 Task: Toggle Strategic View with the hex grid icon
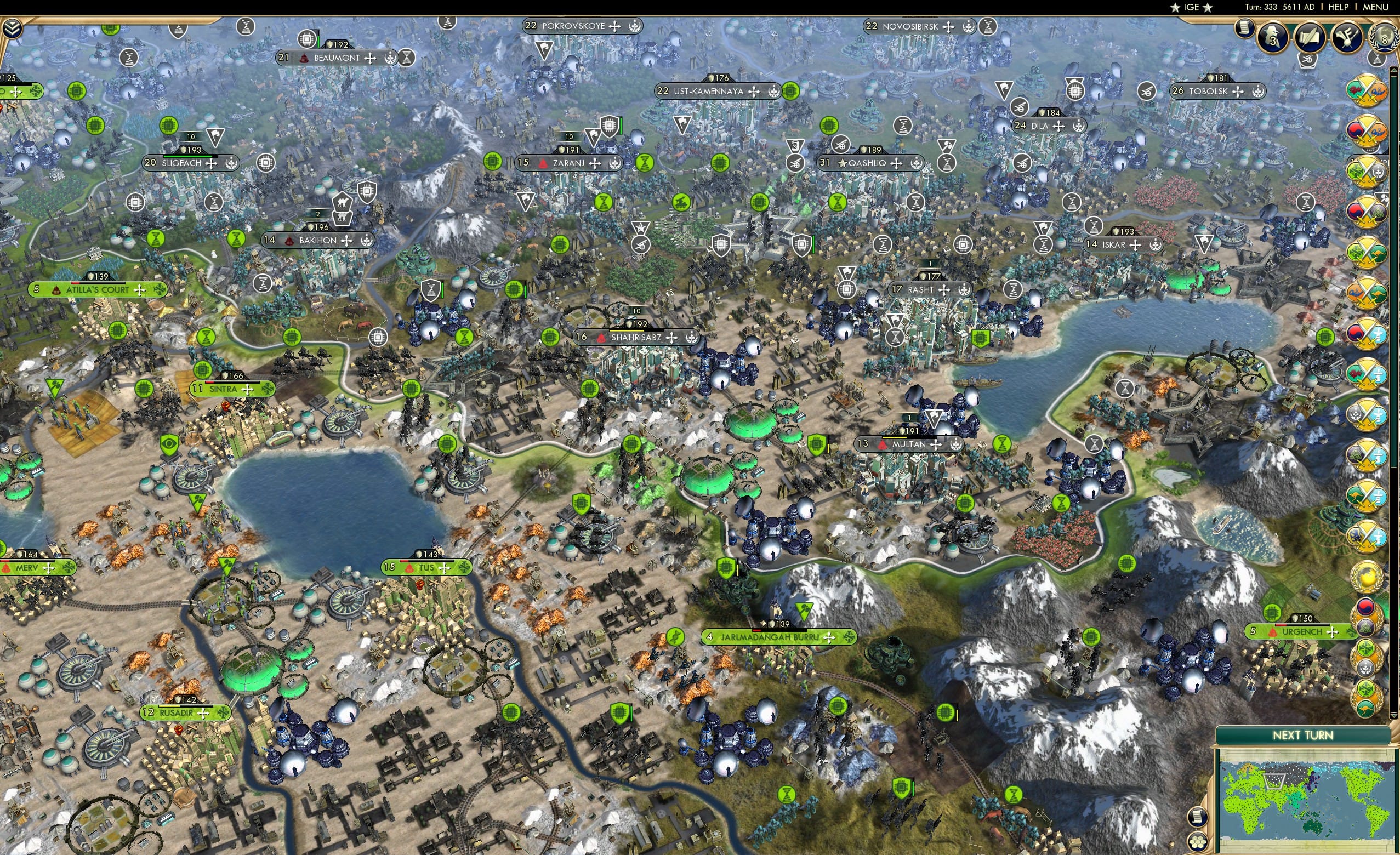(1198, 842)
